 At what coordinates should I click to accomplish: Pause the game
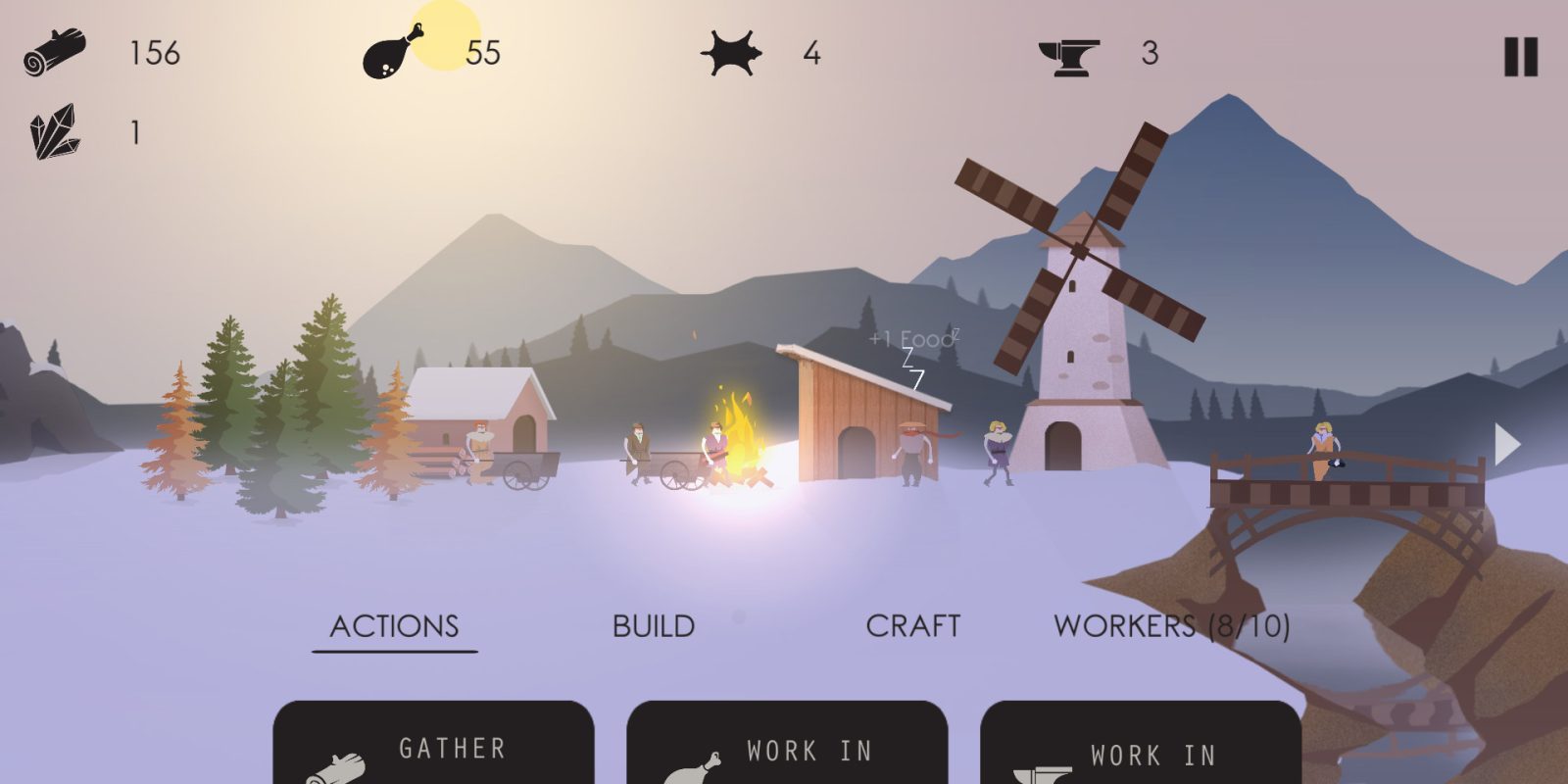[x=1520, y=57]
